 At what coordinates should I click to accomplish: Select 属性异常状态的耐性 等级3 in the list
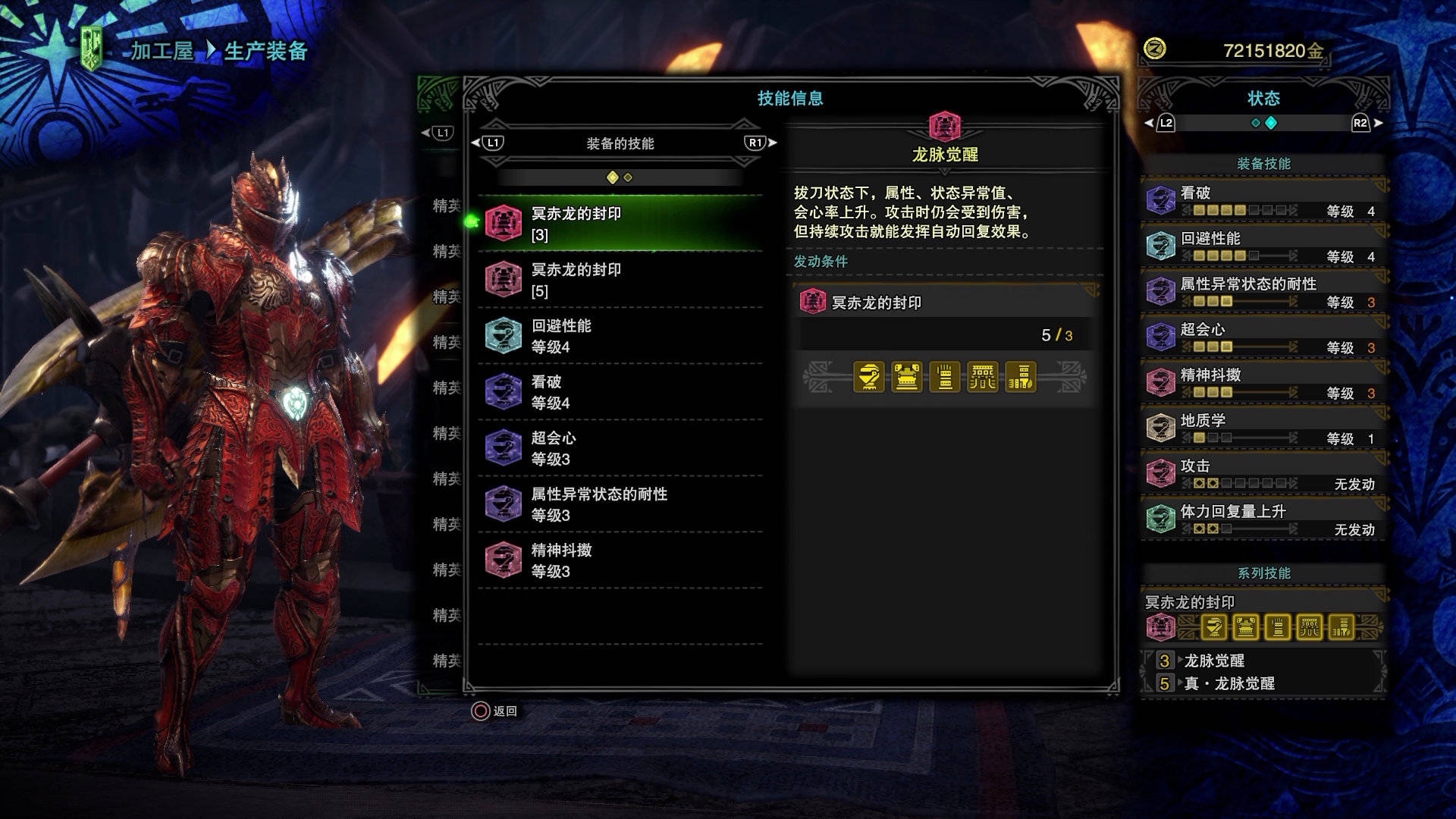620,504
